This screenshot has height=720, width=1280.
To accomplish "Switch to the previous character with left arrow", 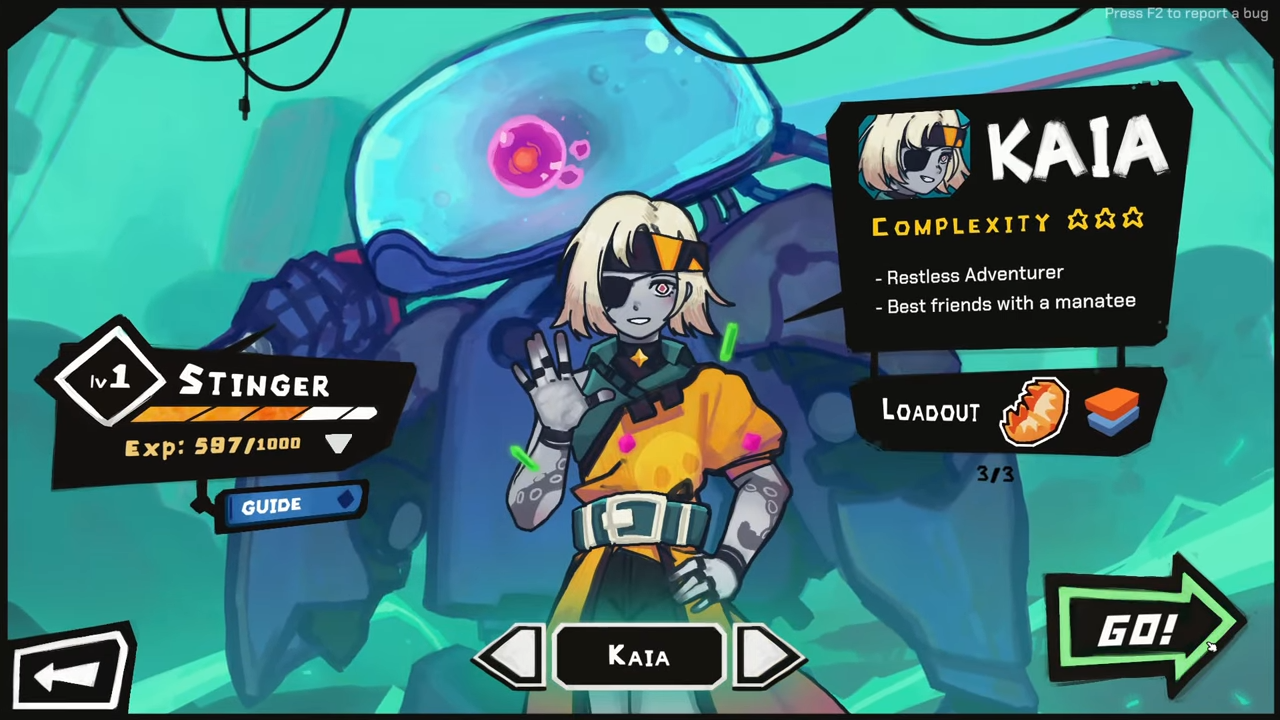I will pyautogui.click(x=512, y=657).
